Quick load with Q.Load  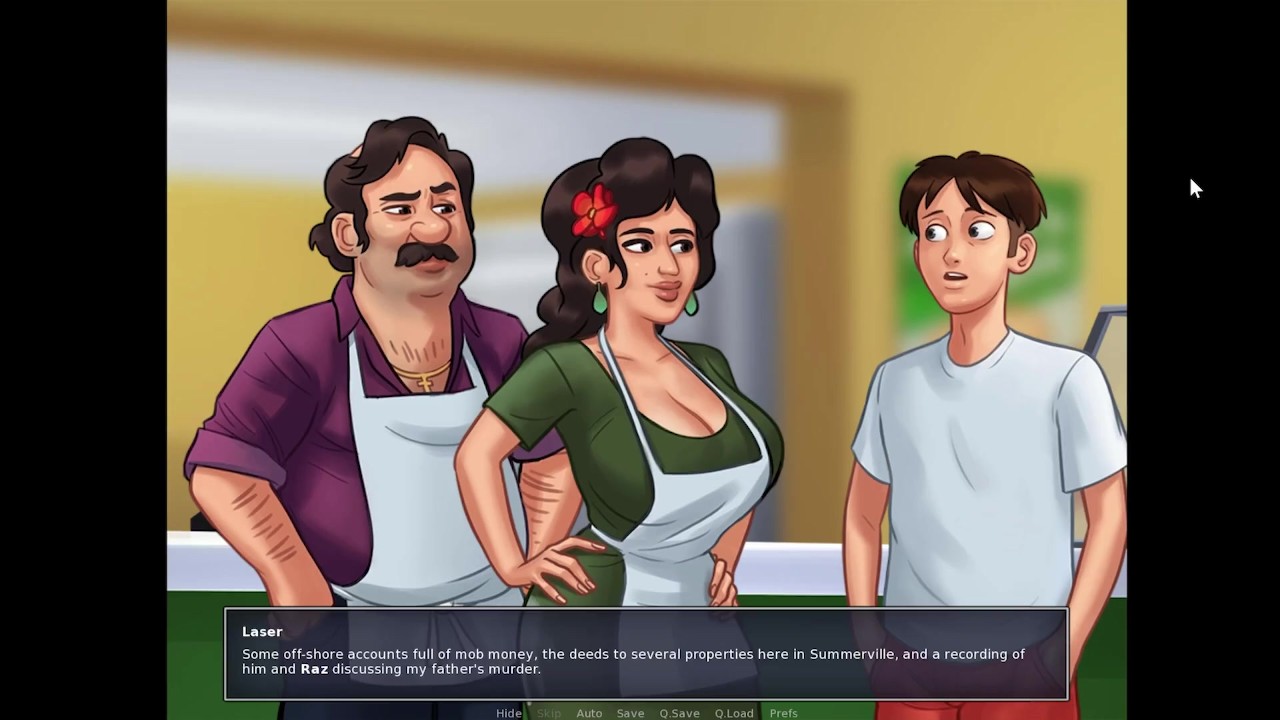point(734,713)
